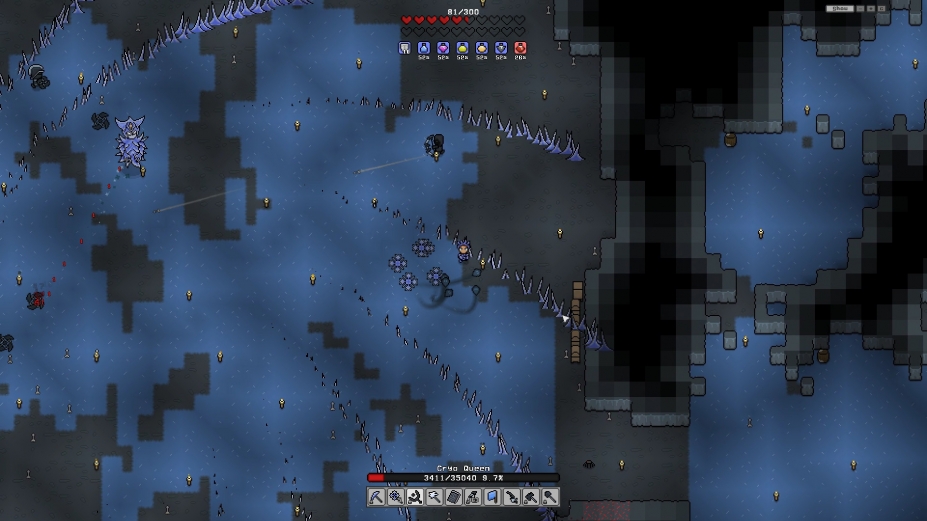
Task: Select the blue snowflake staff slot
Action: [395, 497]
